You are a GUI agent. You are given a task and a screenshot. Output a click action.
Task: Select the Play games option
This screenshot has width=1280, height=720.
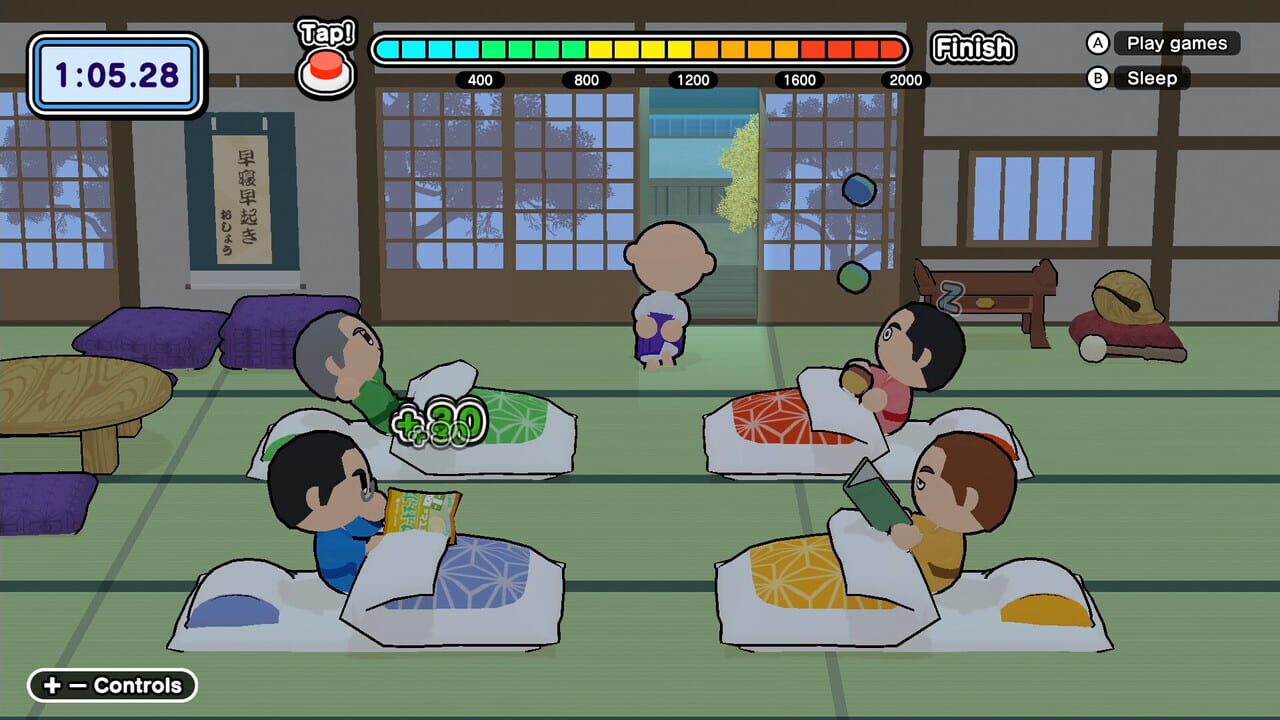click(1179, 43)
